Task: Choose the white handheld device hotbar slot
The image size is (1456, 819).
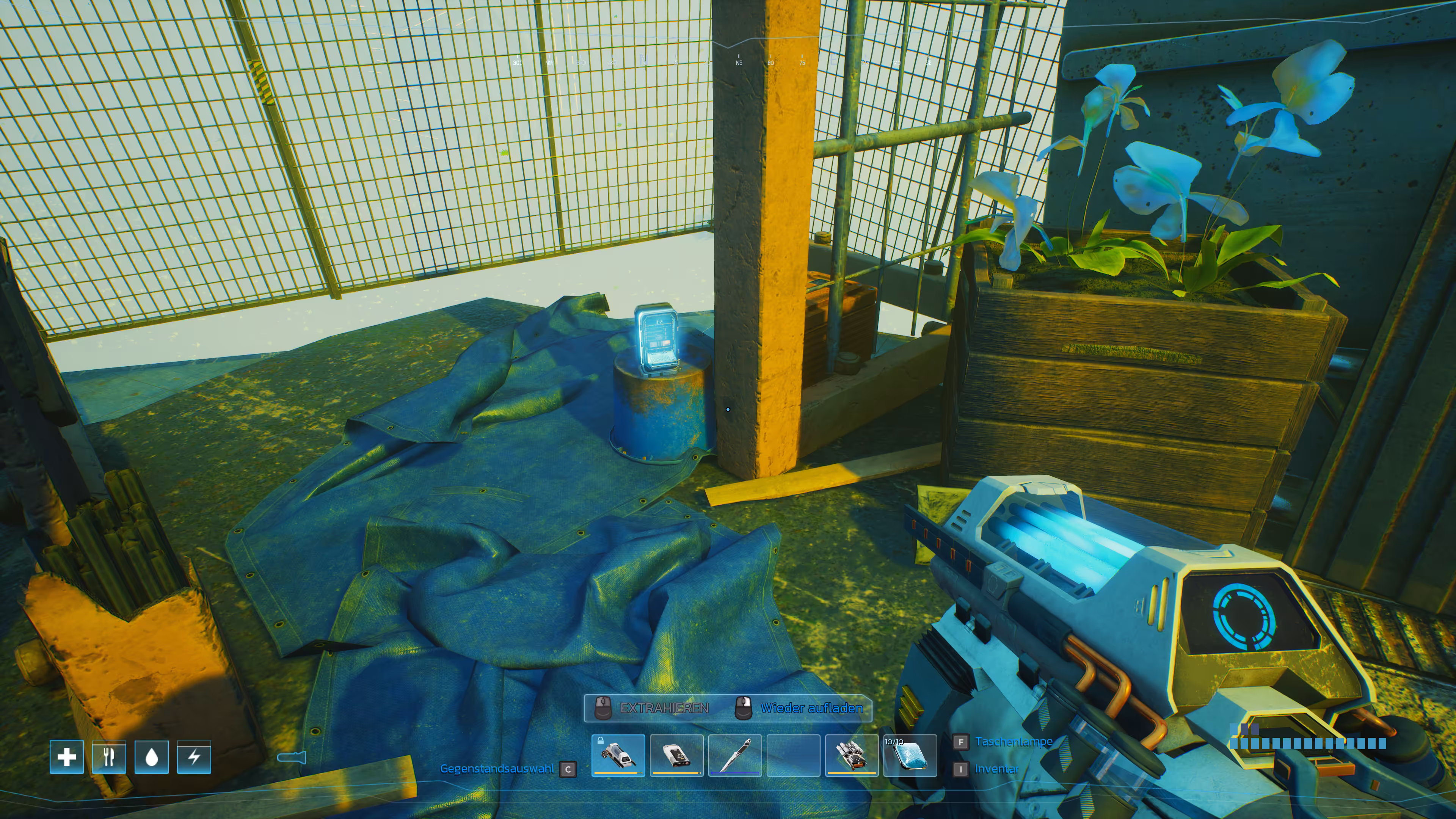Action: [676, 755]
